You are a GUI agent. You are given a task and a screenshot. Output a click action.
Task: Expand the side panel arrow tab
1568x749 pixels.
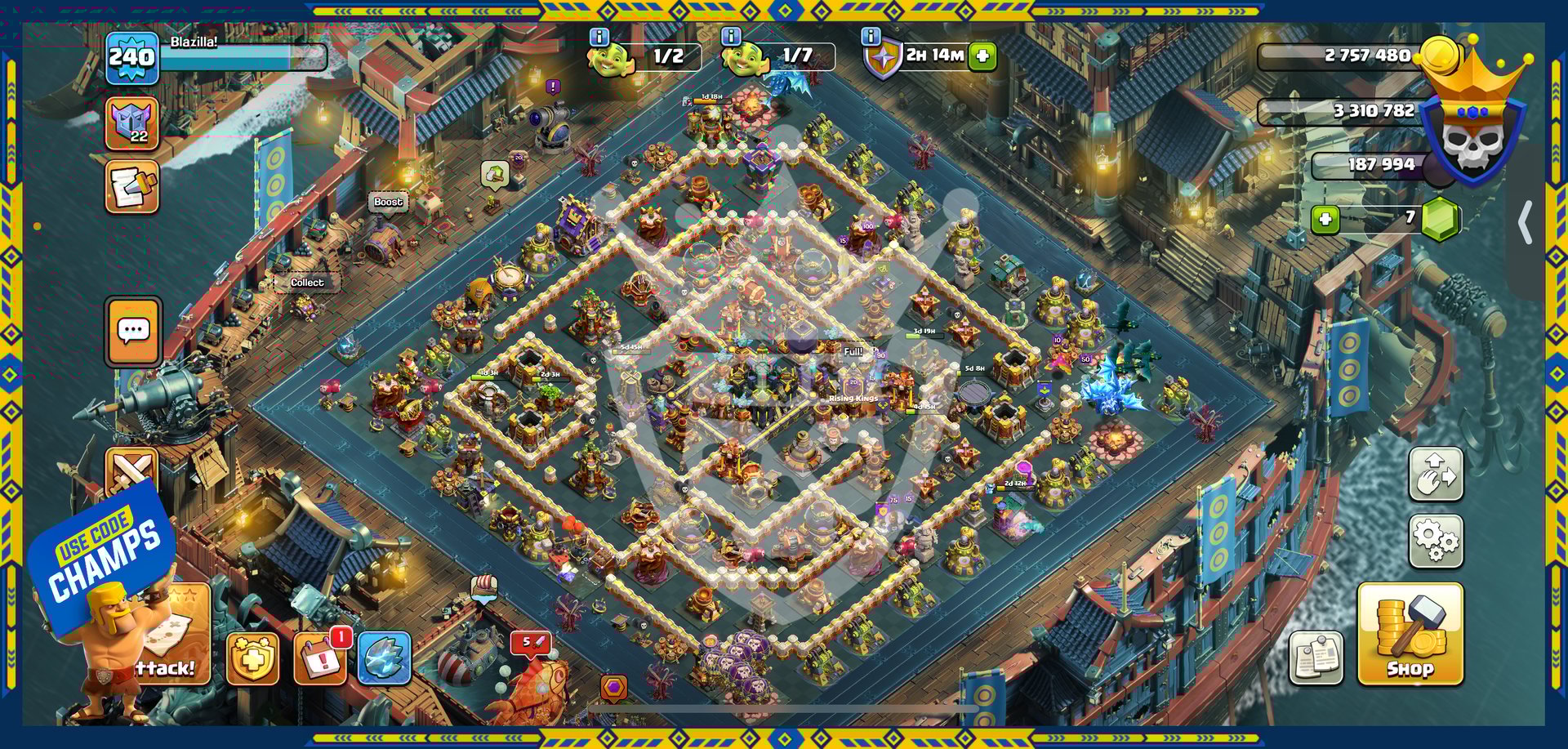pos(1525,223)
